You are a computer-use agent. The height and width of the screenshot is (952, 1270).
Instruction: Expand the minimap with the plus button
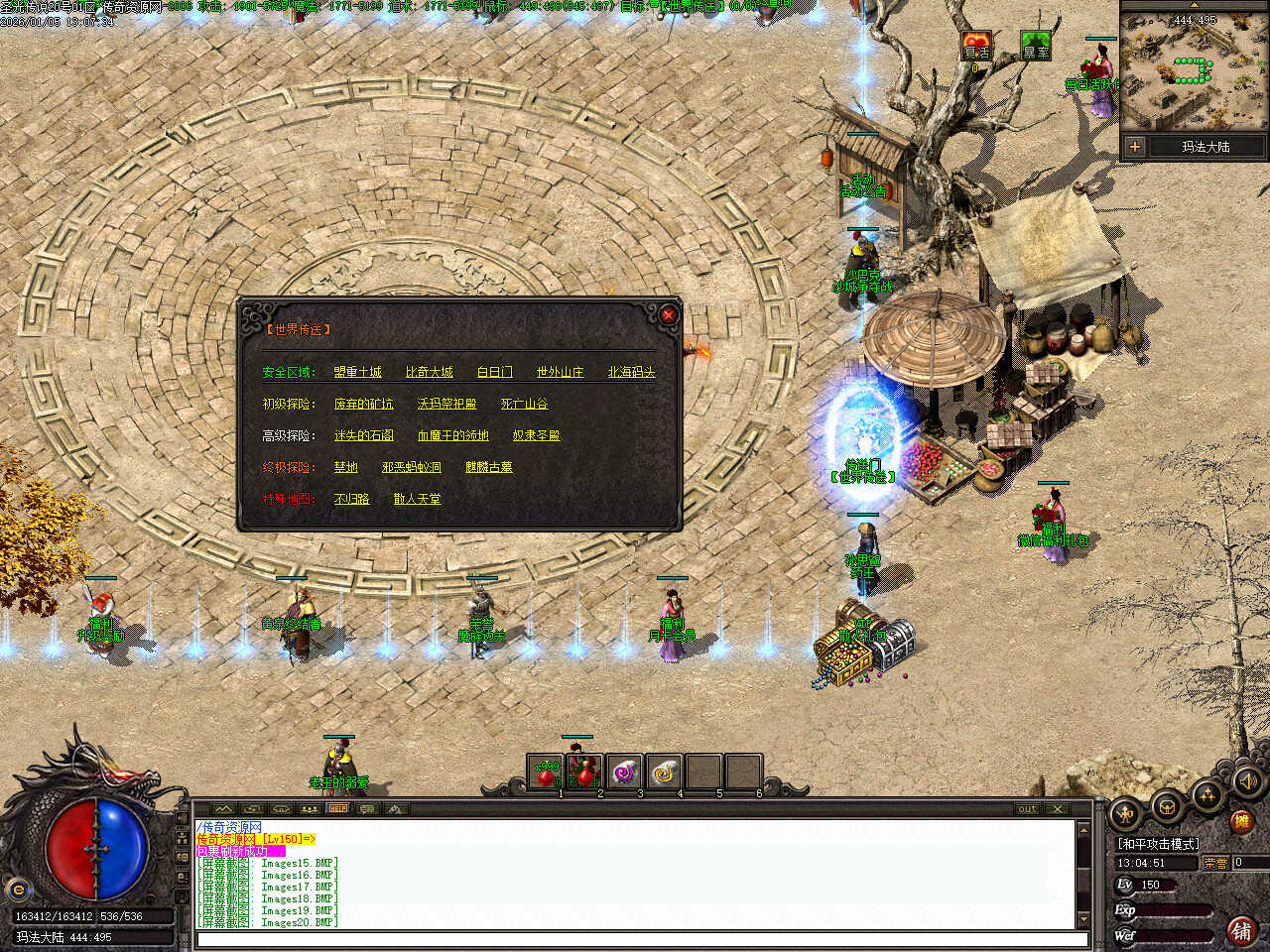coord(1134,147)
